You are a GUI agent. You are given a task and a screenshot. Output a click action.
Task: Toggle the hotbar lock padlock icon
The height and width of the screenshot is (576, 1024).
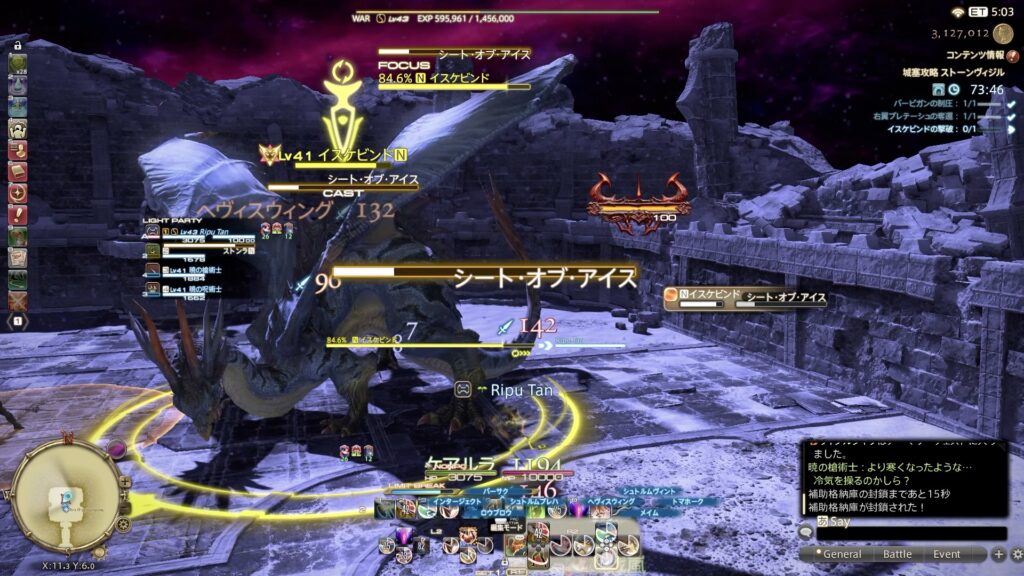17,44
